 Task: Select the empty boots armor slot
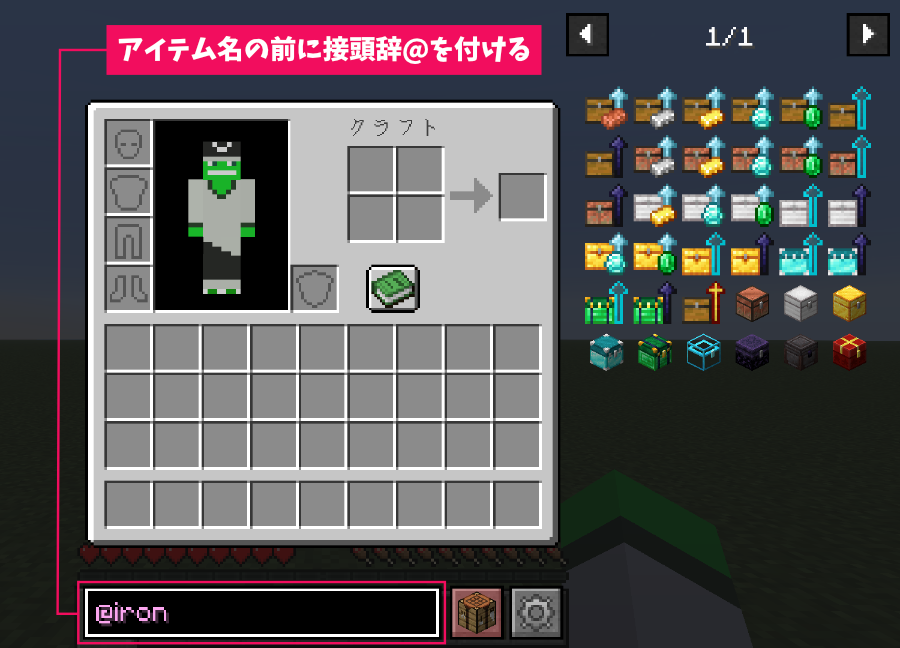pyautogui.click(x=129, y=289)
